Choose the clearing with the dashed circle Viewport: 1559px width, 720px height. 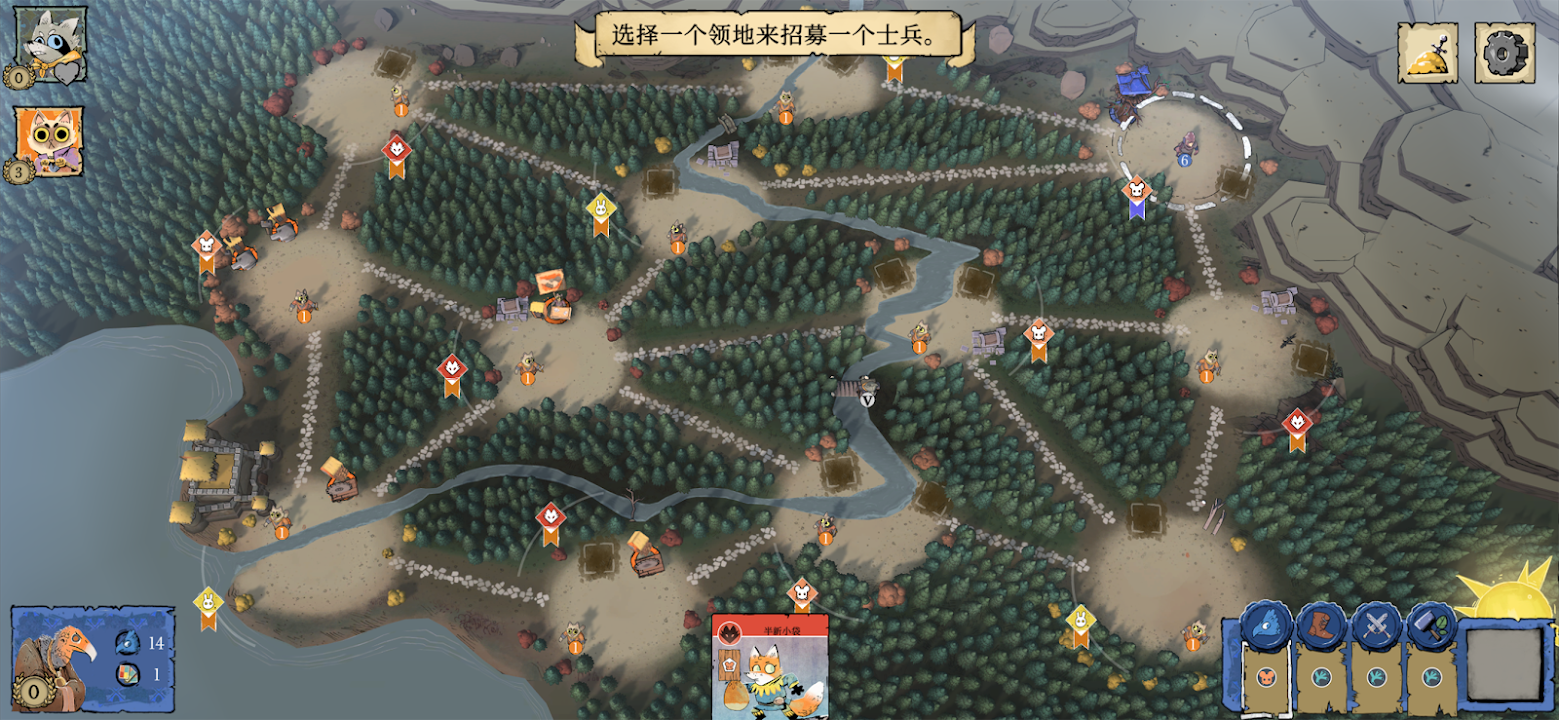click(x=1184, y=150)
